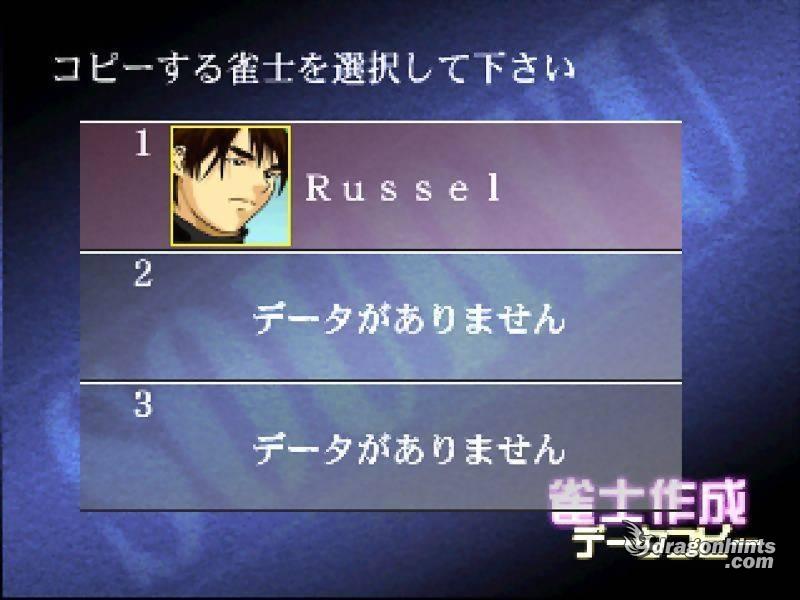Screen dimensions: 800x600
Task: Click Russel's character portrait
Action: (231, 186)
